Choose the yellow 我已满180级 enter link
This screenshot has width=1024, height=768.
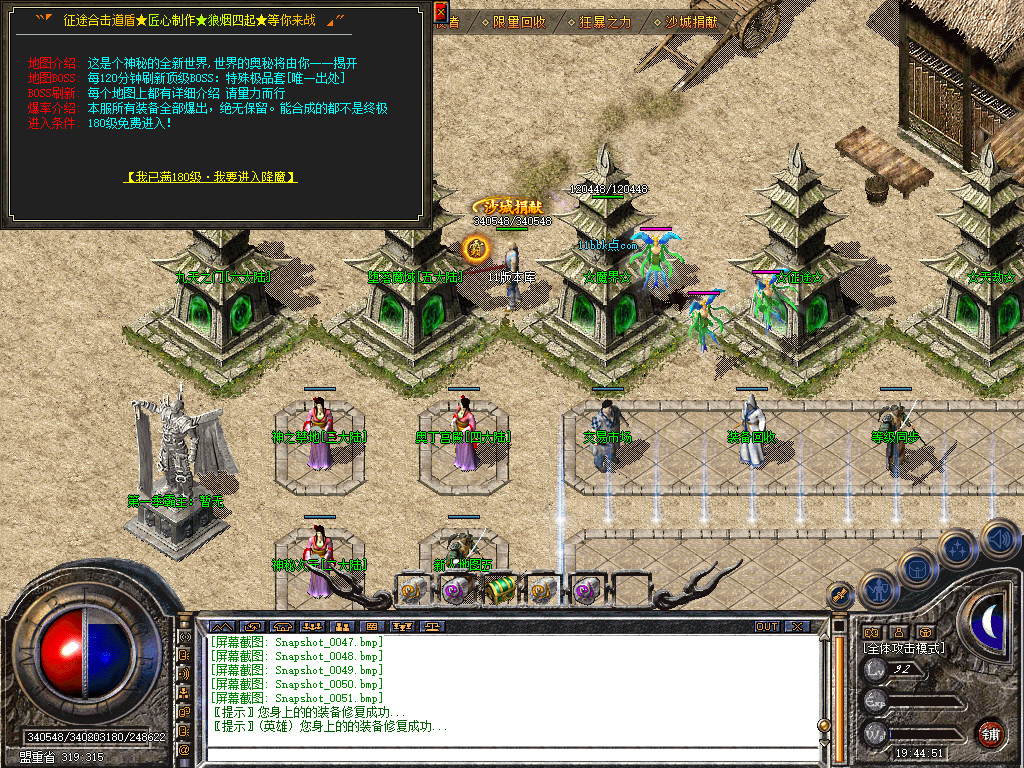tap(210, 176)
